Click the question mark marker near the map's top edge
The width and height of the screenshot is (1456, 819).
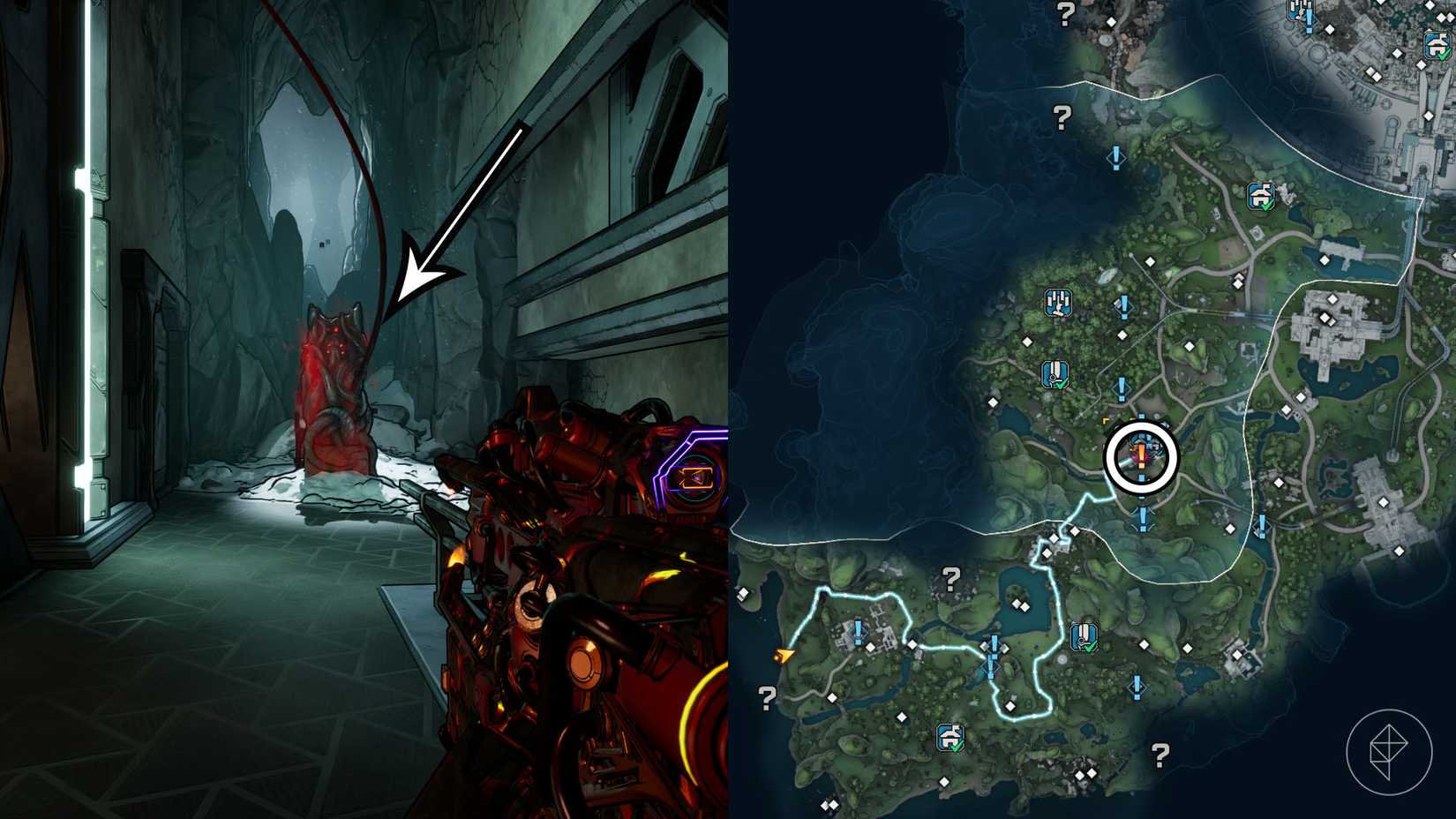pos(1064,12)
